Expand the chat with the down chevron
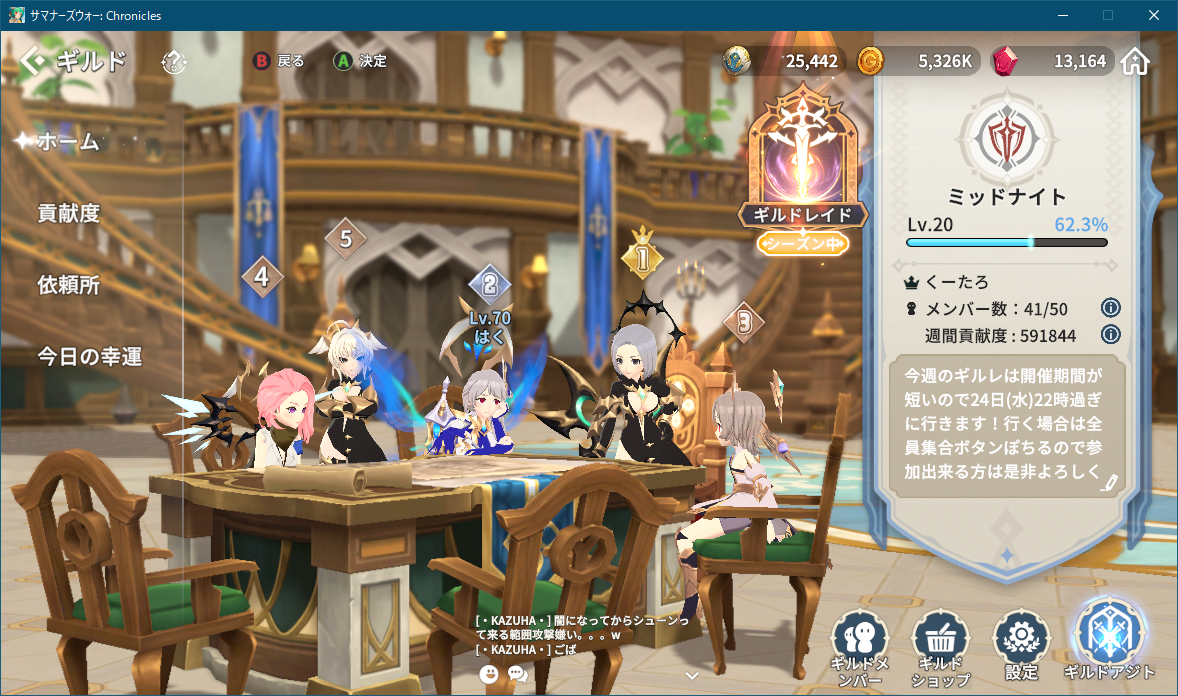 [691, 675]
